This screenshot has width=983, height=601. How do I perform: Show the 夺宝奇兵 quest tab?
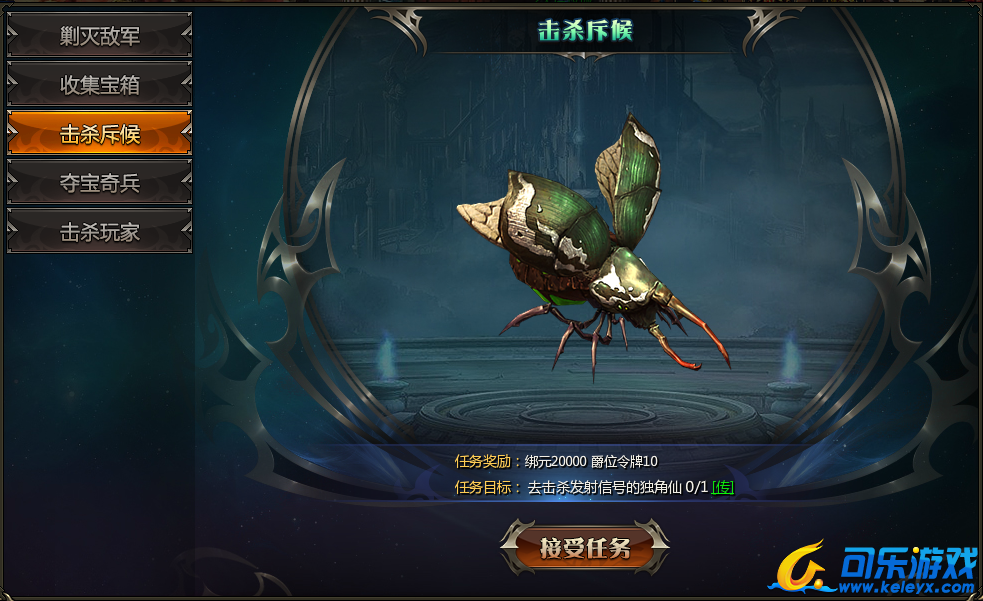pyautogui.click(x=99, y=183)
